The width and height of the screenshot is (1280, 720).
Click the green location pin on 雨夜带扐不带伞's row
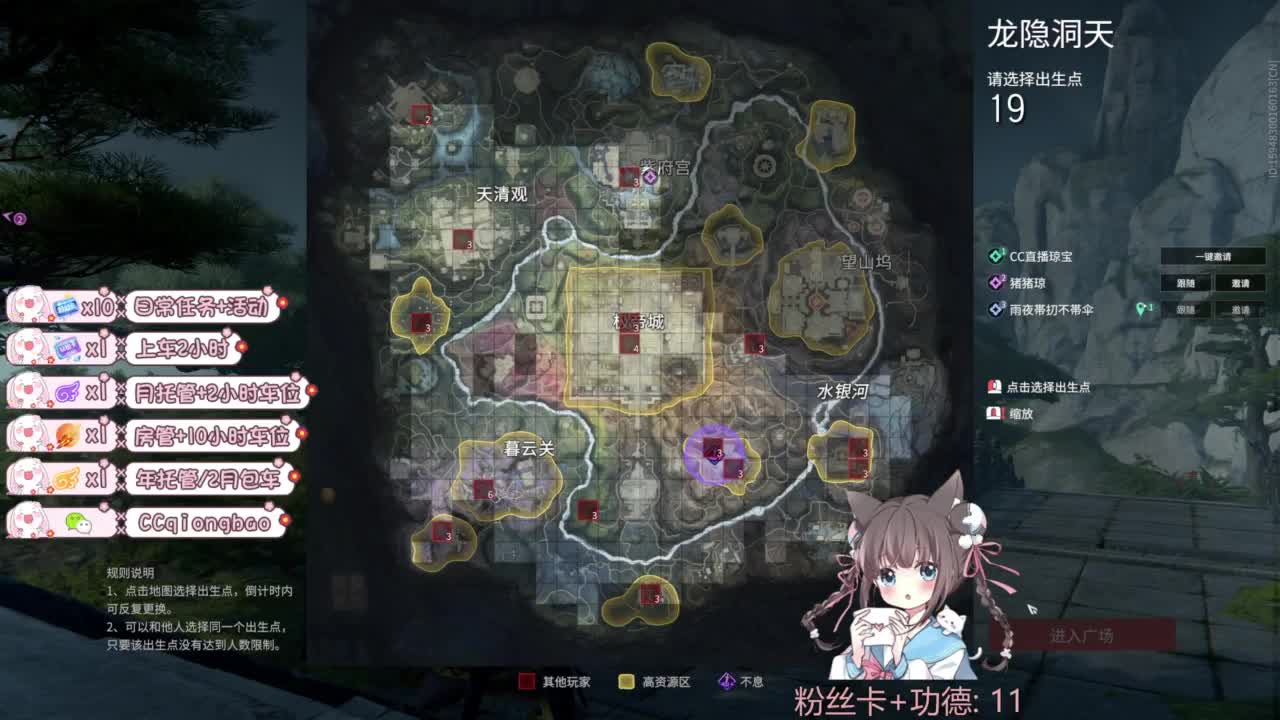1143,307
